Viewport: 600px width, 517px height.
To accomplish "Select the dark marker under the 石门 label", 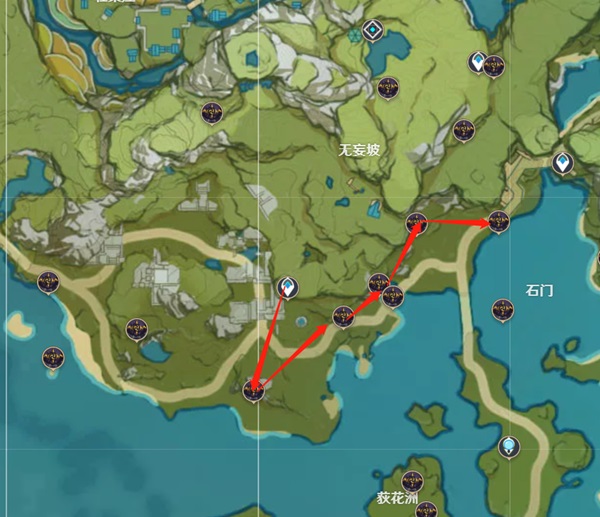I will (502, 310).
